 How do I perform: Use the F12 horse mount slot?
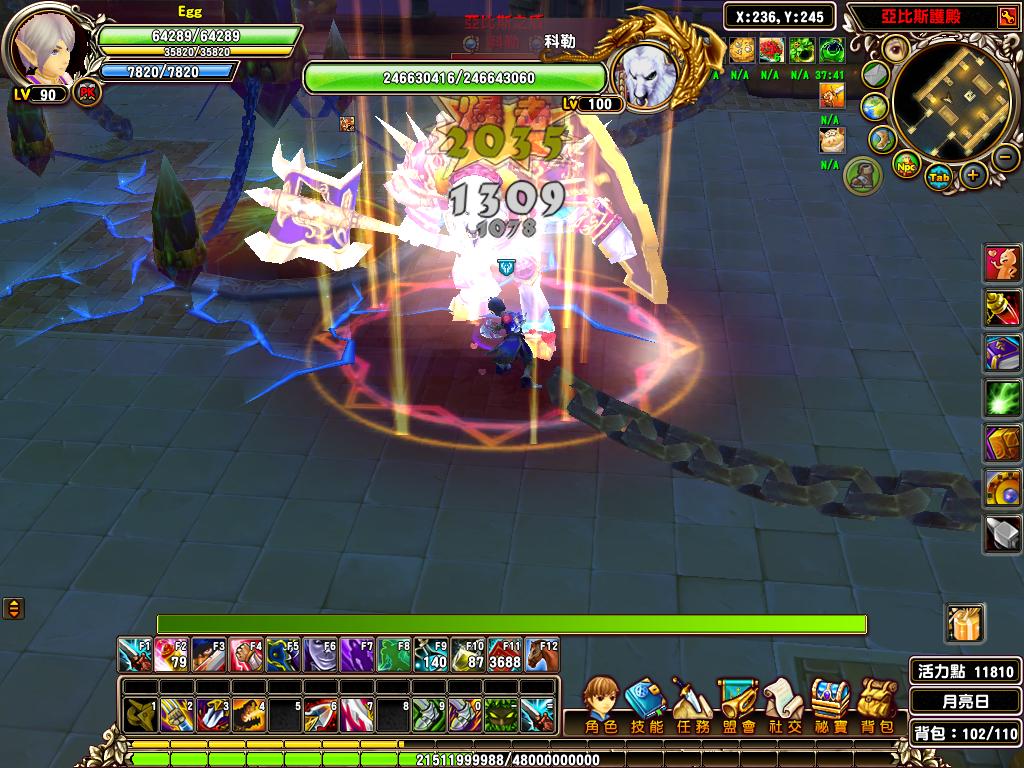(543, 655)
